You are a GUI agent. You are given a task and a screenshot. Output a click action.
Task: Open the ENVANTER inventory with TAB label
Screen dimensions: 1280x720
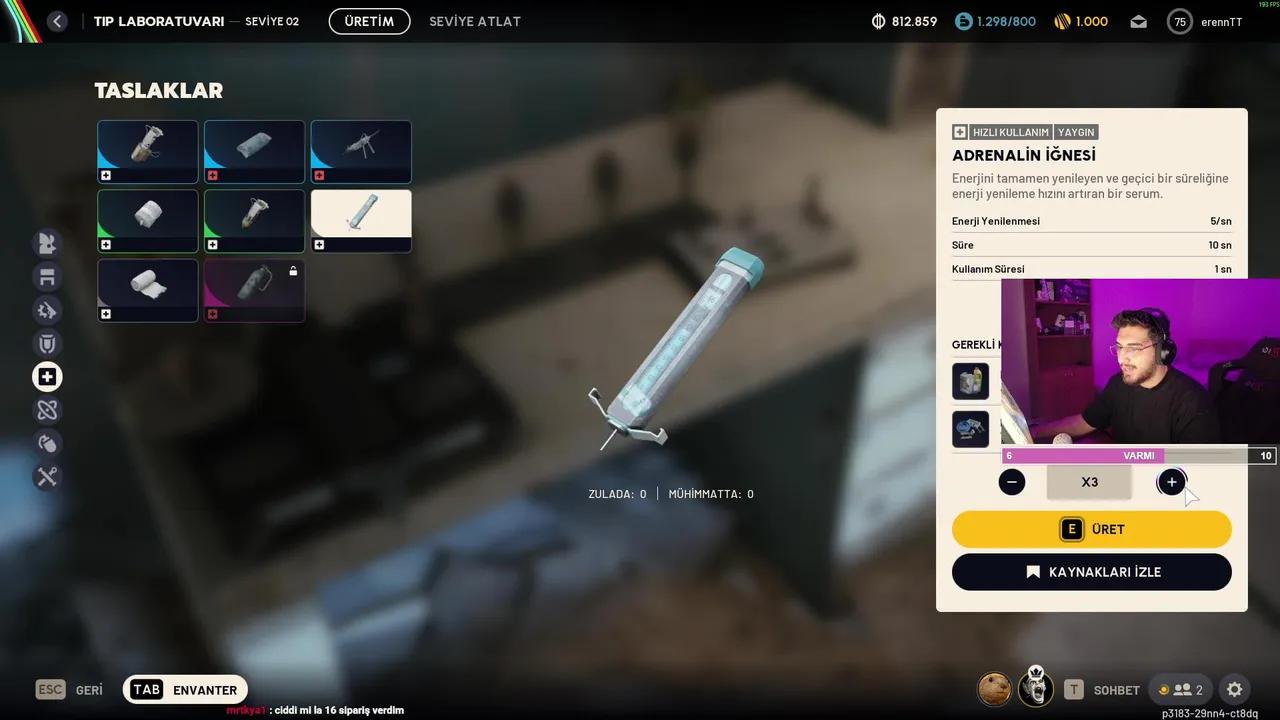coord(185,689)
